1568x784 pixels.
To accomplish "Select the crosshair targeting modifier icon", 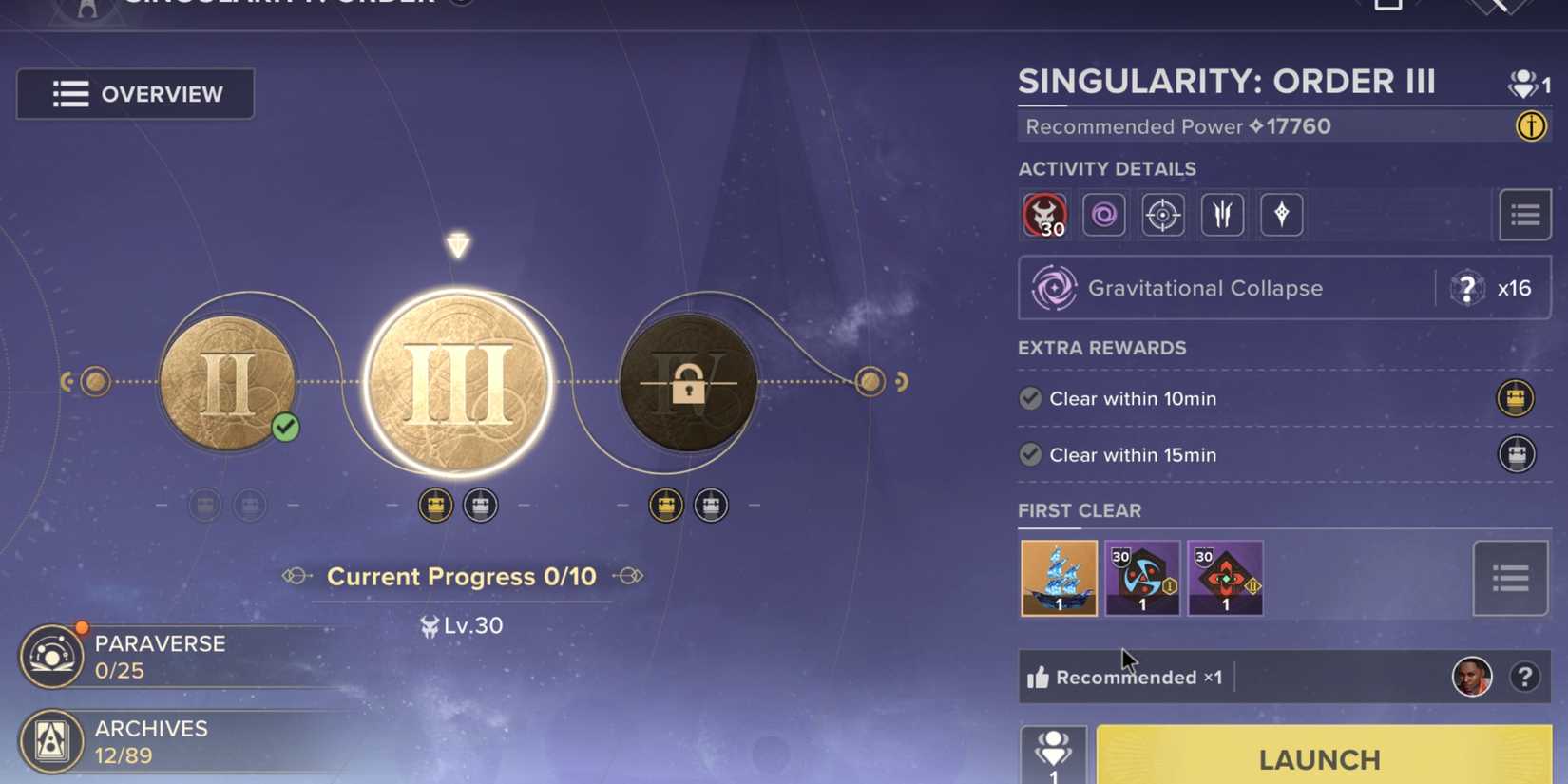I will 1162,214.
